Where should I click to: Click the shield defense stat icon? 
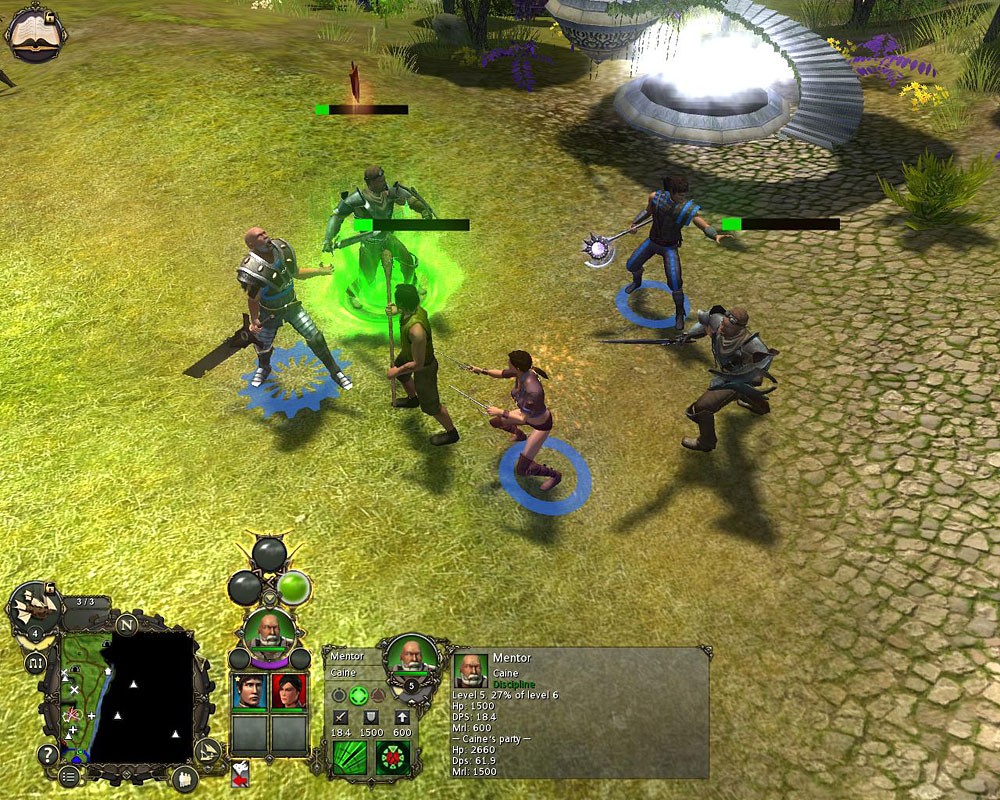coord(370,718)
